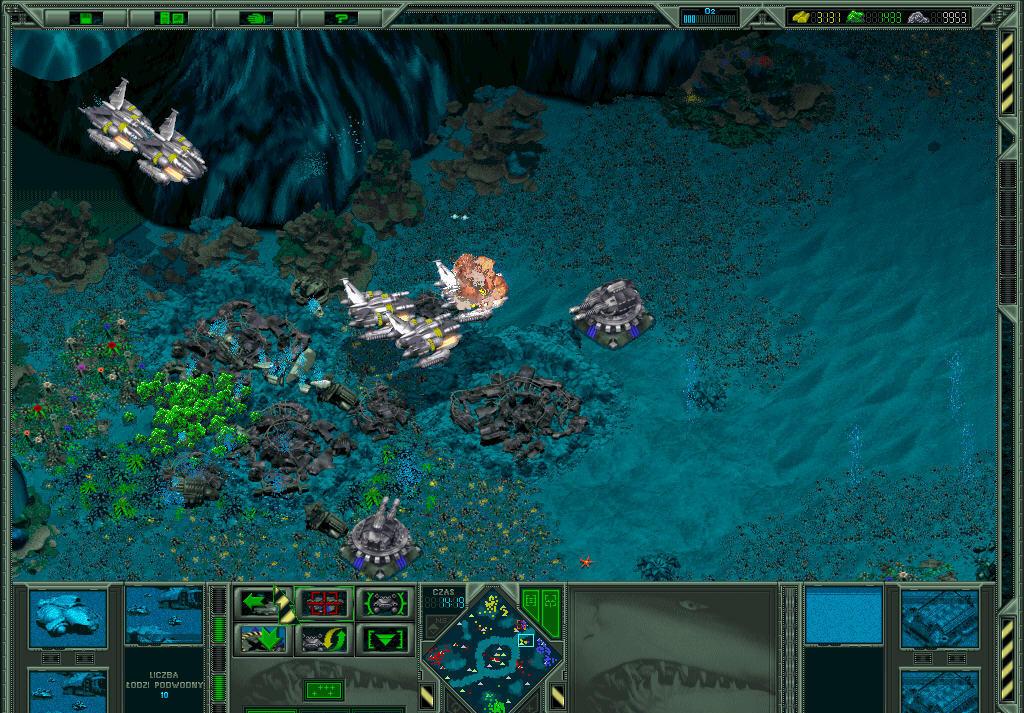Activate the green-bracketed unit guard command
Image resolution: width=1024 pixels, height=713 pixels.
(x=384, y=603)
